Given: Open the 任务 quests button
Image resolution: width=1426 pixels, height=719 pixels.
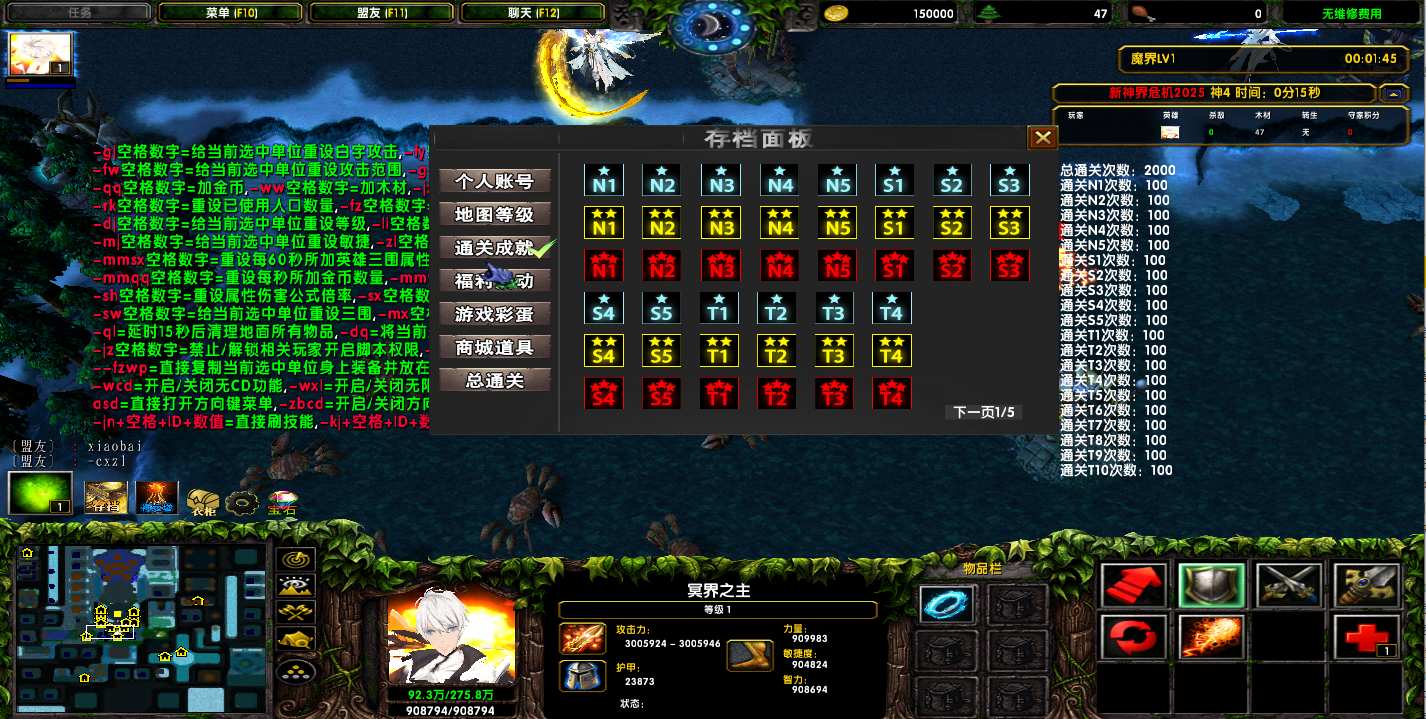Looking at the screenshot, I should tap(79, 13).
